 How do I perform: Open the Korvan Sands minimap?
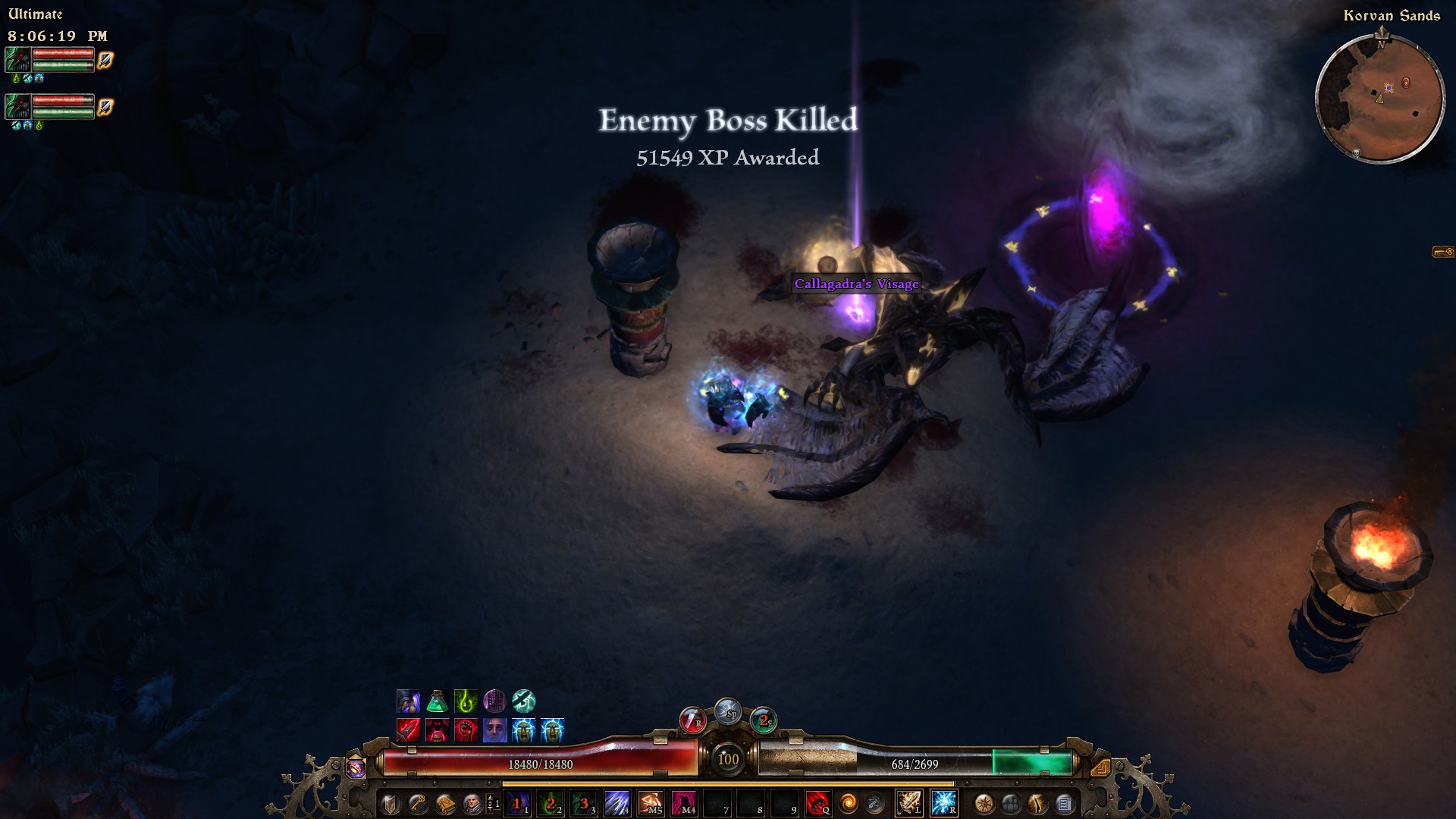[1379, 97]
